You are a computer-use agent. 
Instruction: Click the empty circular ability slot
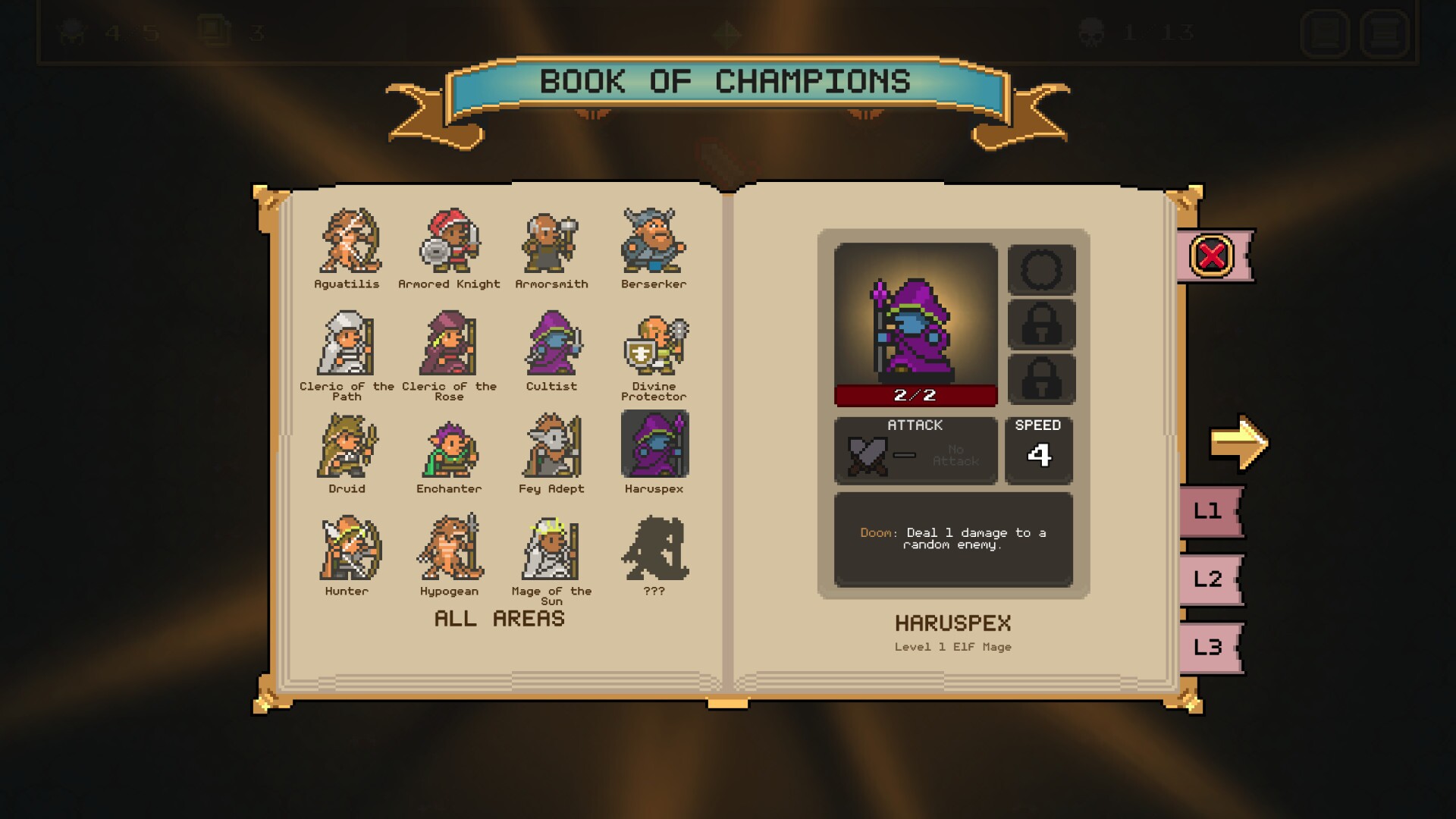coord(1042,270)
